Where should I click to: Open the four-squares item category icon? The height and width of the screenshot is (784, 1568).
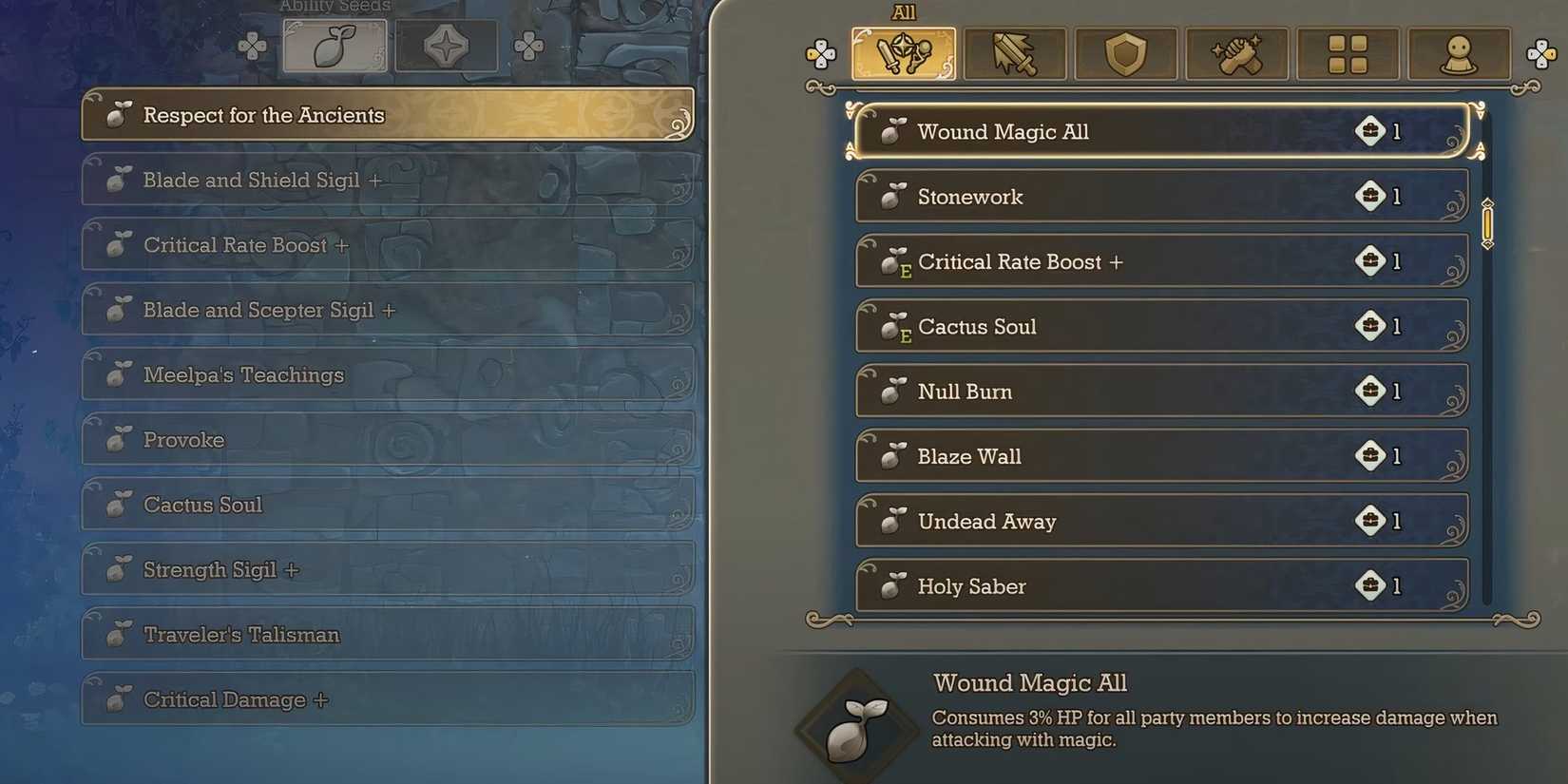1348,54
